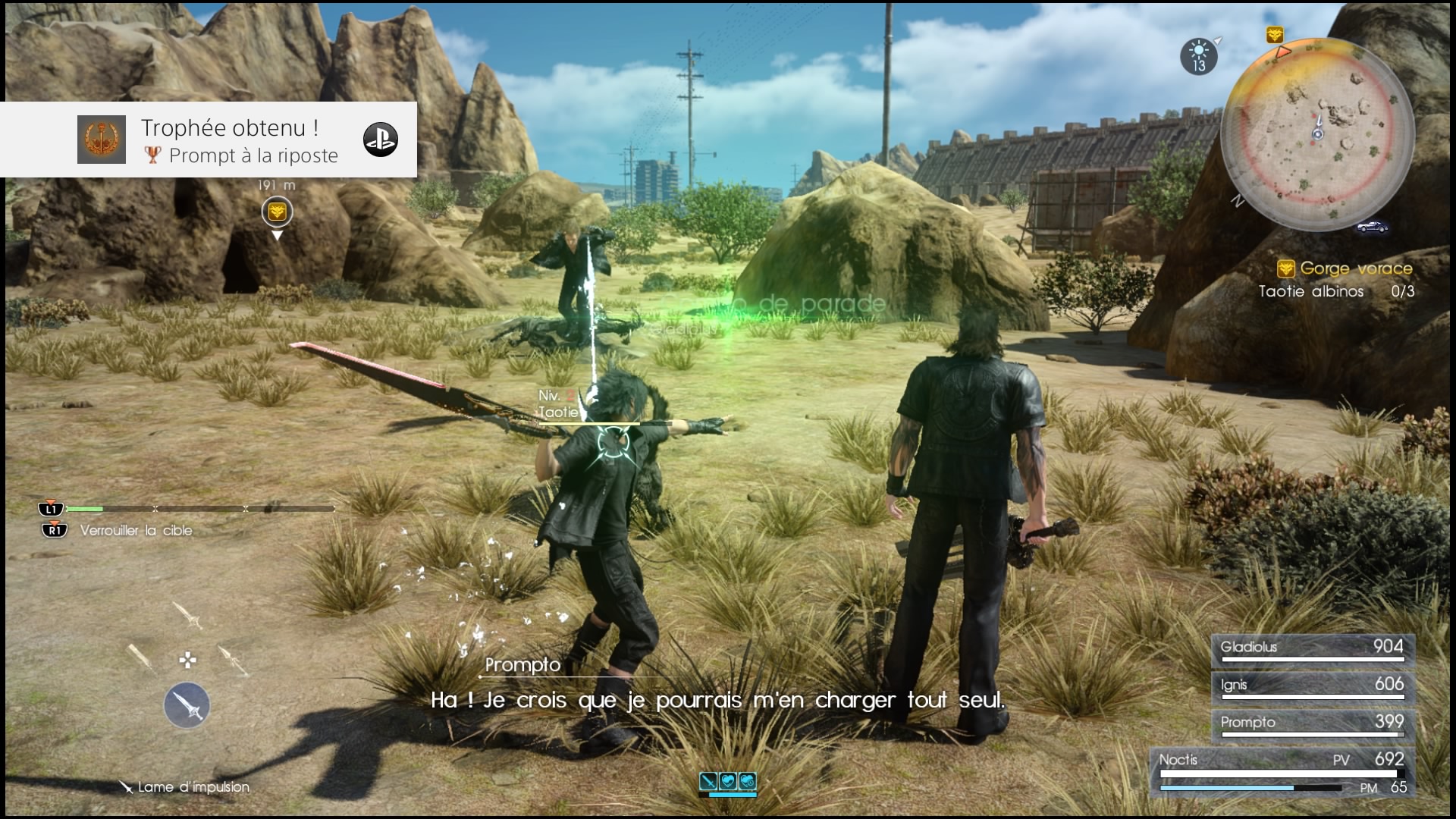
Task: Click the quest icon above the minimap
Action: 1275,35
